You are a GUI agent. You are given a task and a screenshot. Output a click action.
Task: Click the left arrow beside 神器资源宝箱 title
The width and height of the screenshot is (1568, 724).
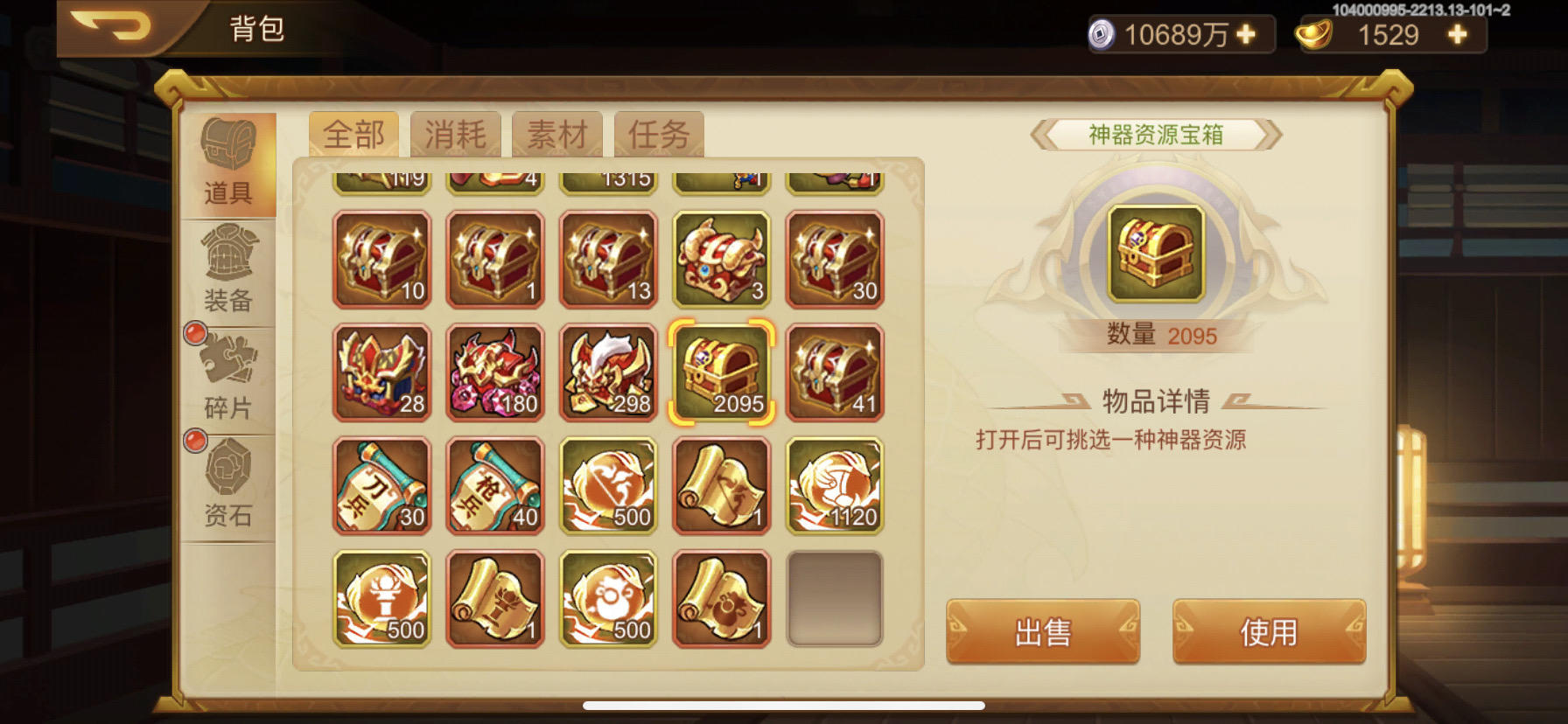[x=1041, y=136]
